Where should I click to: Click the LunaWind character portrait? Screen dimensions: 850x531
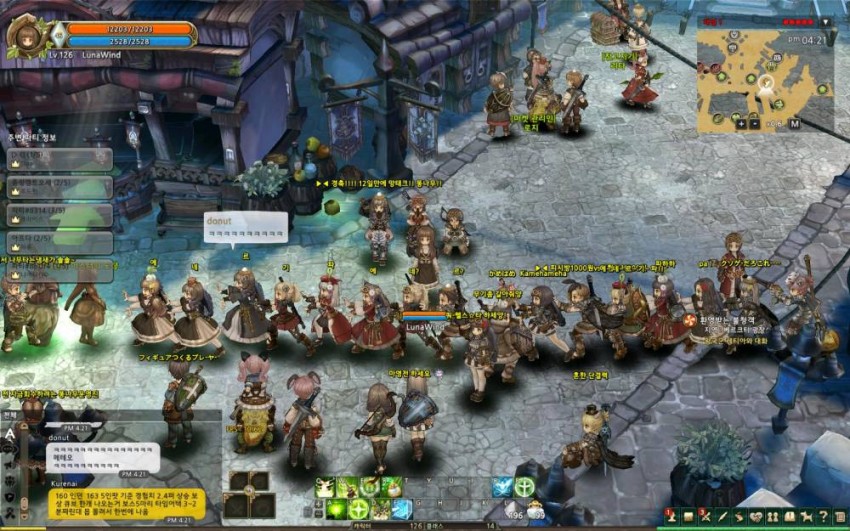click(x=26, y=37)
